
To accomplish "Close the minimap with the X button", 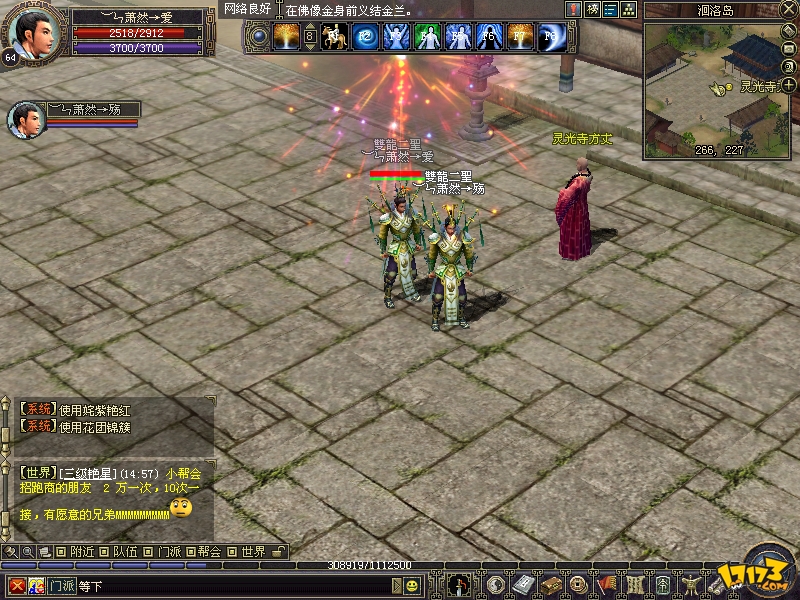I will (790, 10).
